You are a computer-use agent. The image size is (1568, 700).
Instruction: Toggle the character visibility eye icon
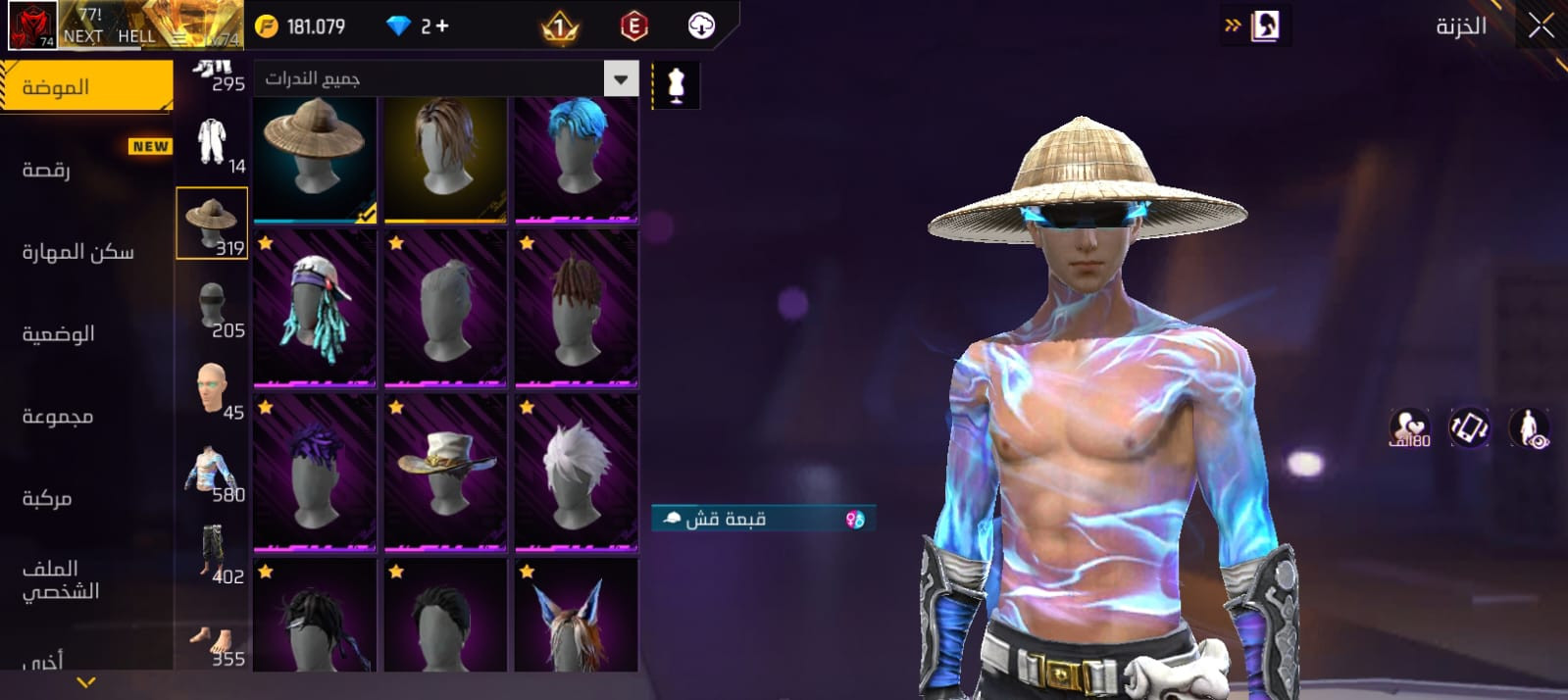tap(1529, 428)
